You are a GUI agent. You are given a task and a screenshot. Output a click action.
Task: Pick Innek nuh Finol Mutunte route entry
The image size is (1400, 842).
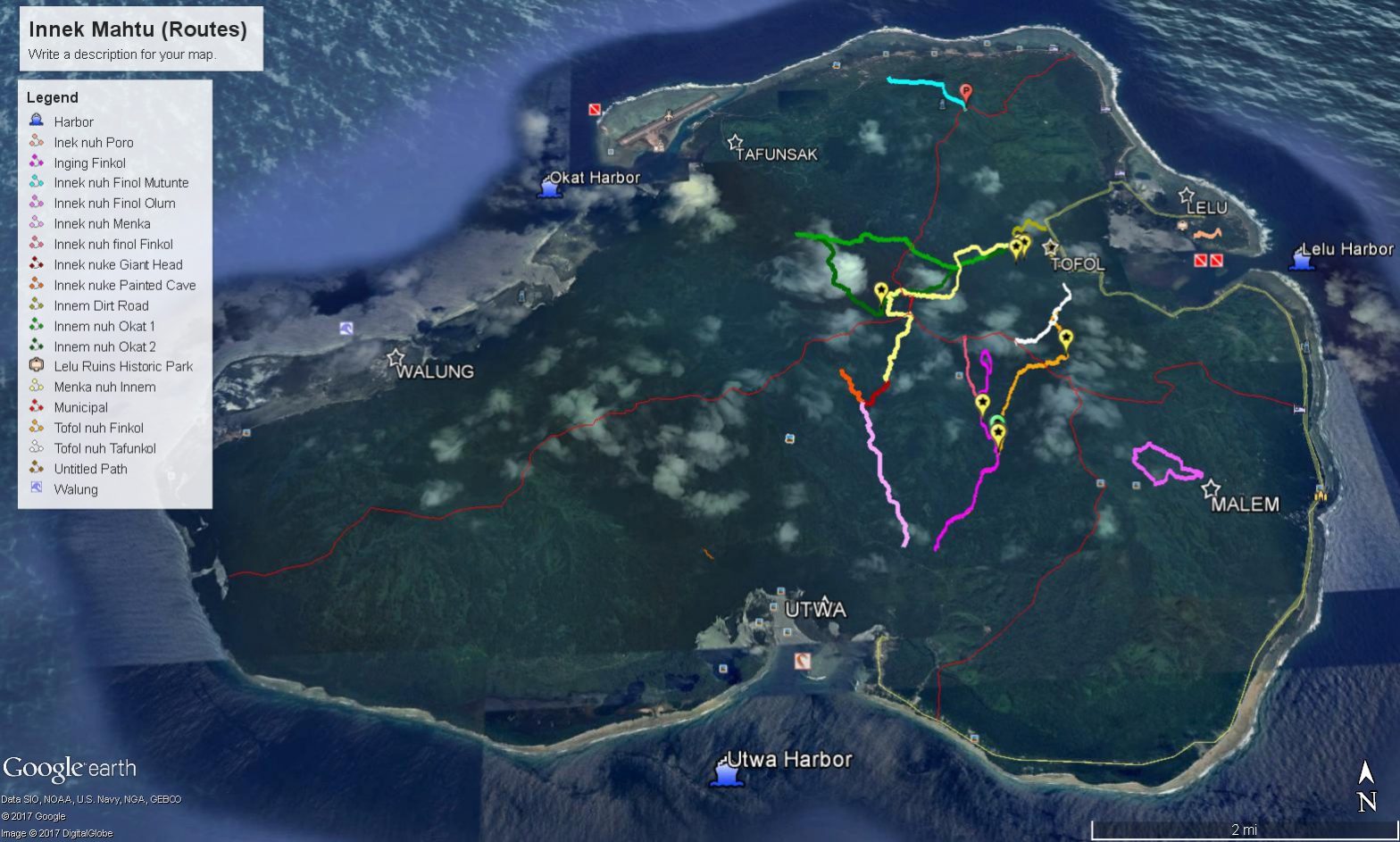(121, 183)
